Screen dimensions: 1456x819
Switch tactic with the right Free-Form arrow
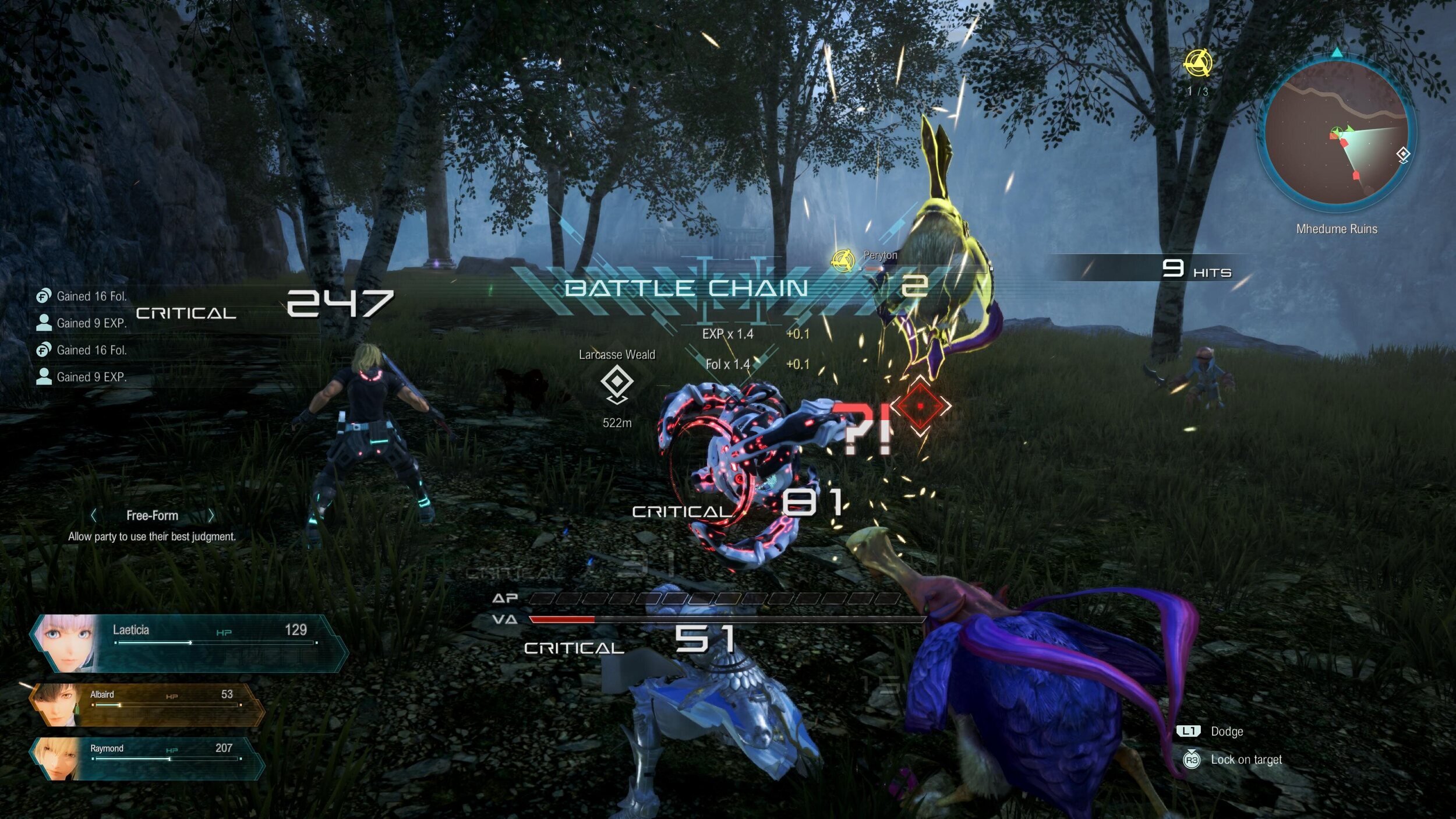click(x=211, y=516)
